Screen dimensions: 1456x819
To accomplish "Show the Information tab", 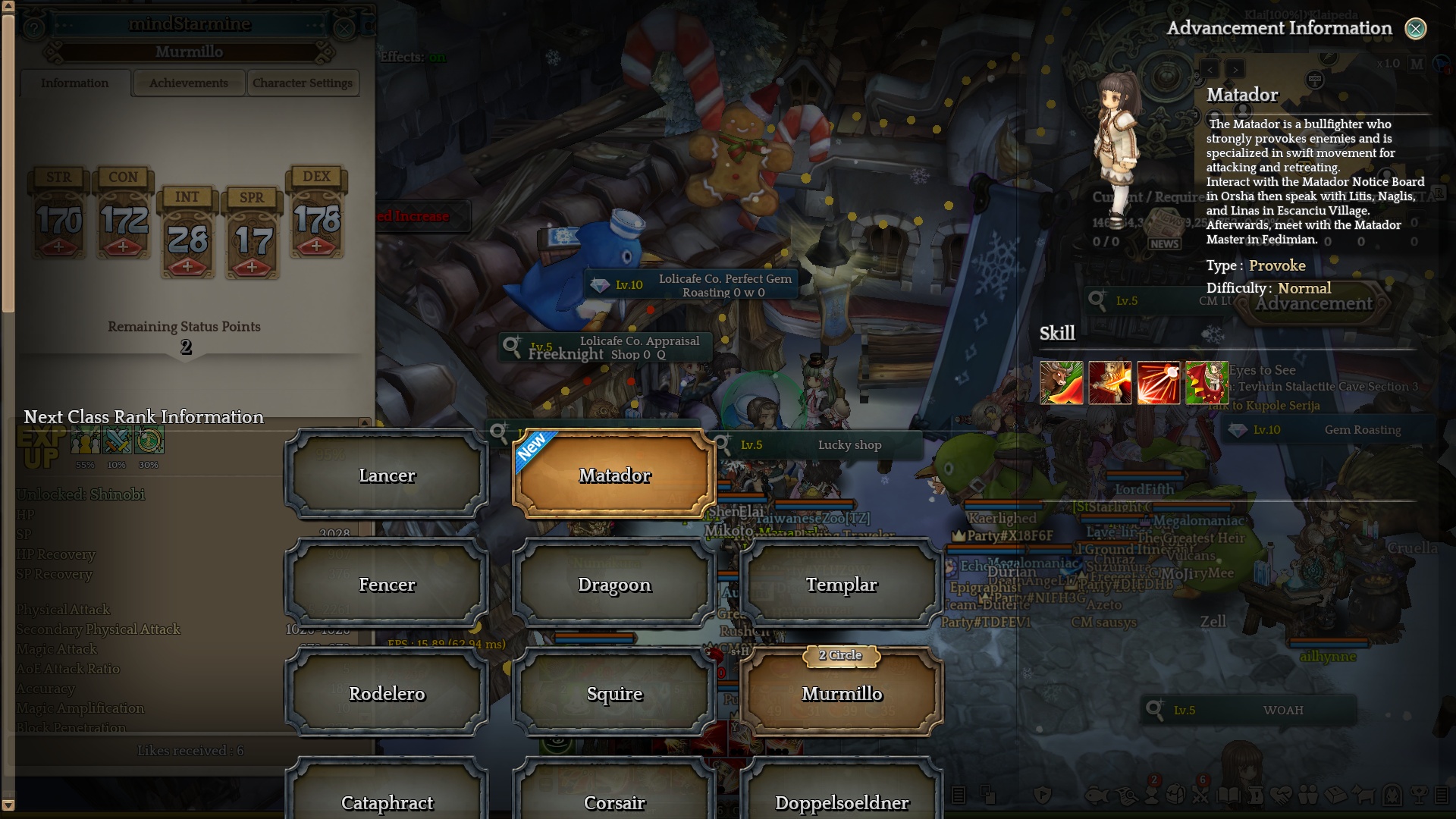I will 75,83.
